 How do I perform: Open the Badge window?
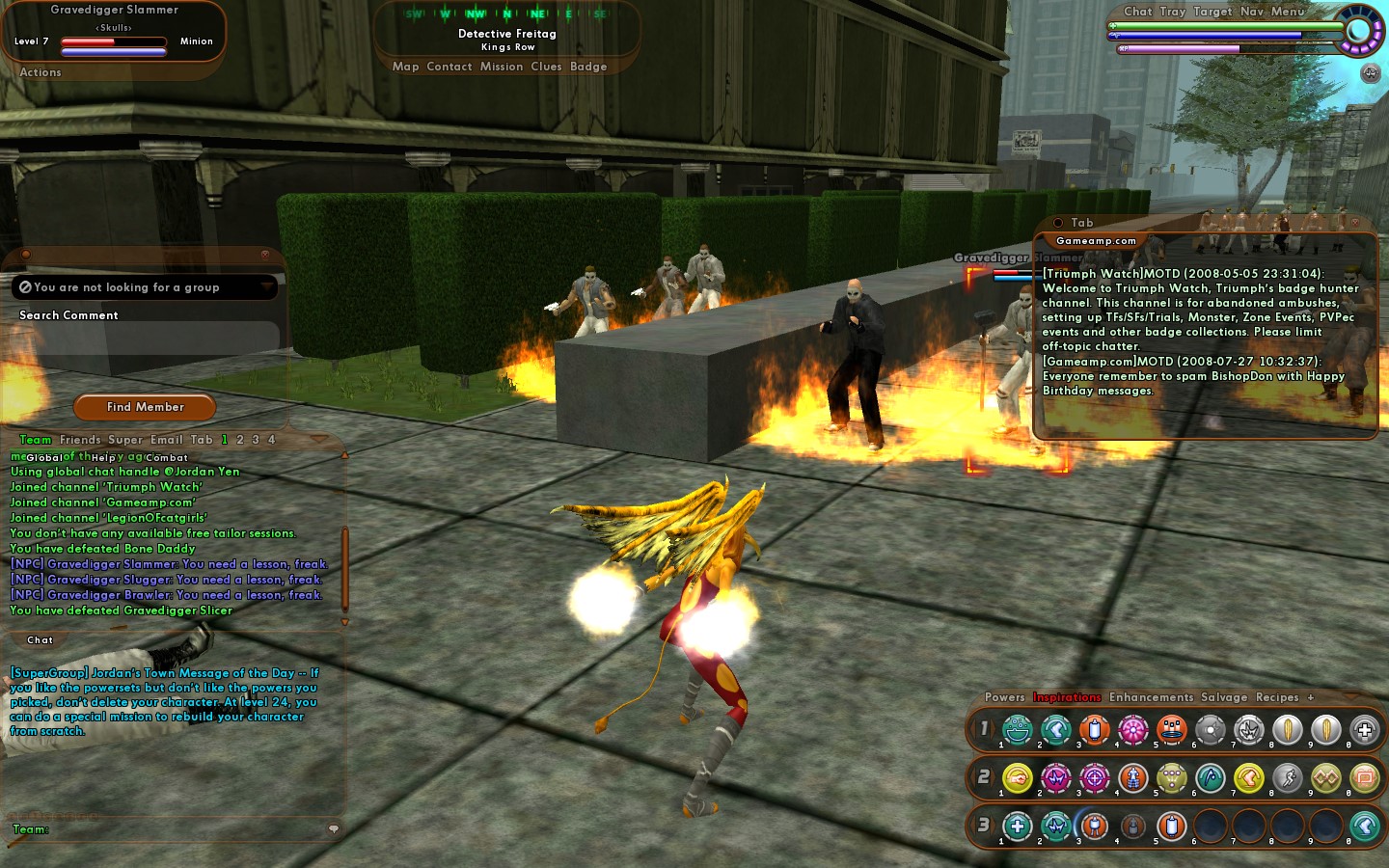click(588, 67)
